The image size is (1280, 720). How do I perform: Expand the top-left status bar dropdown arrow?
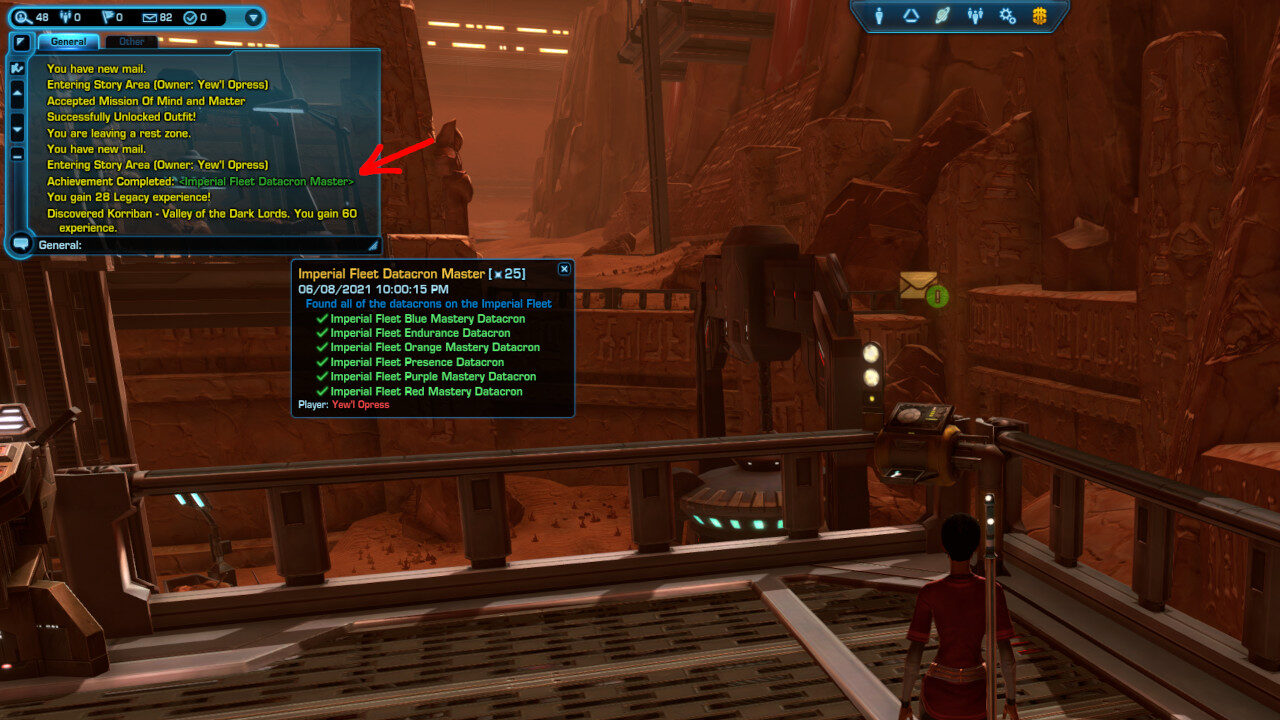click(x=252, y=17)
